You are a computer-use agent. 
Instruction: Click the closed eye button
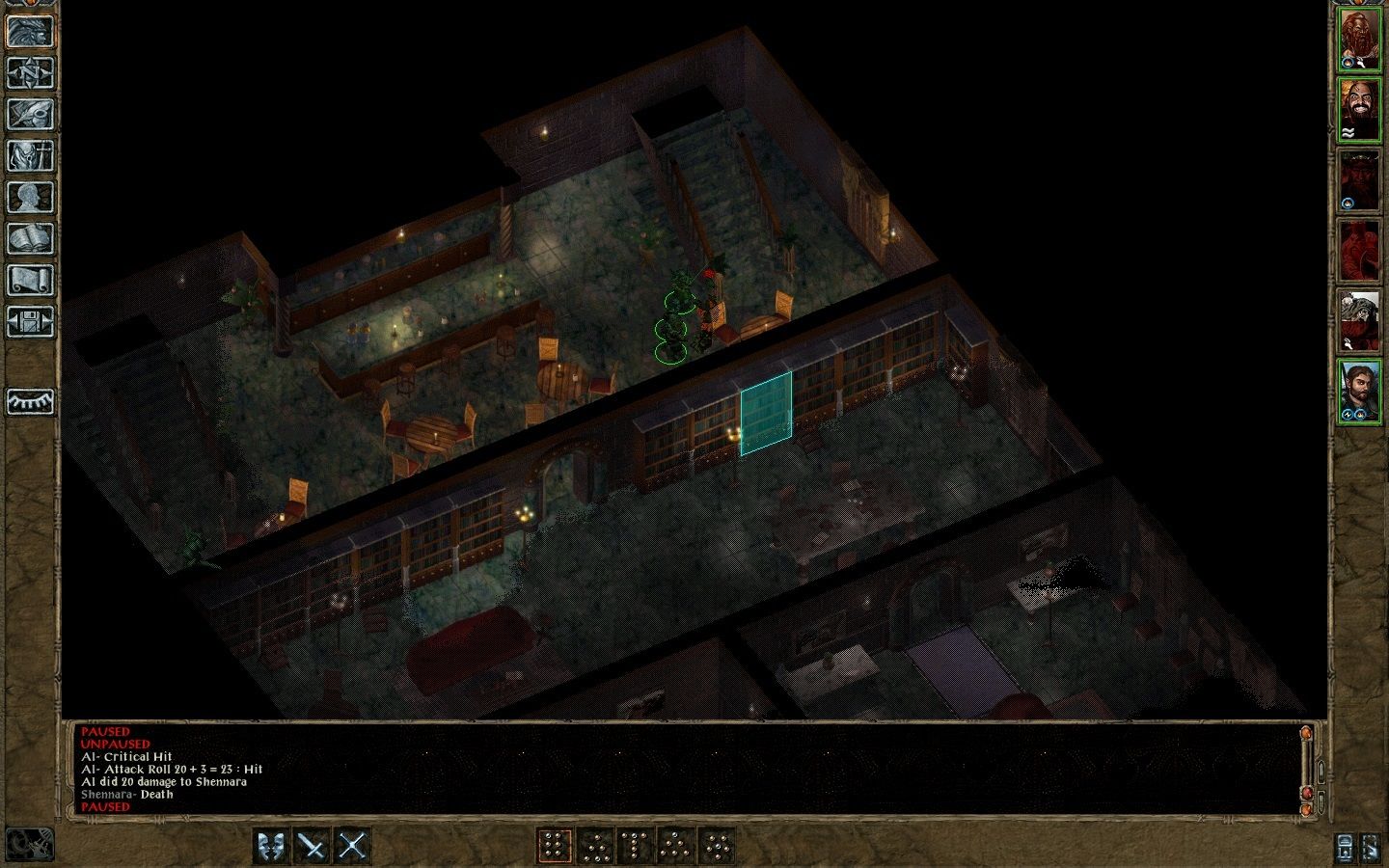[x=30, y=401]
